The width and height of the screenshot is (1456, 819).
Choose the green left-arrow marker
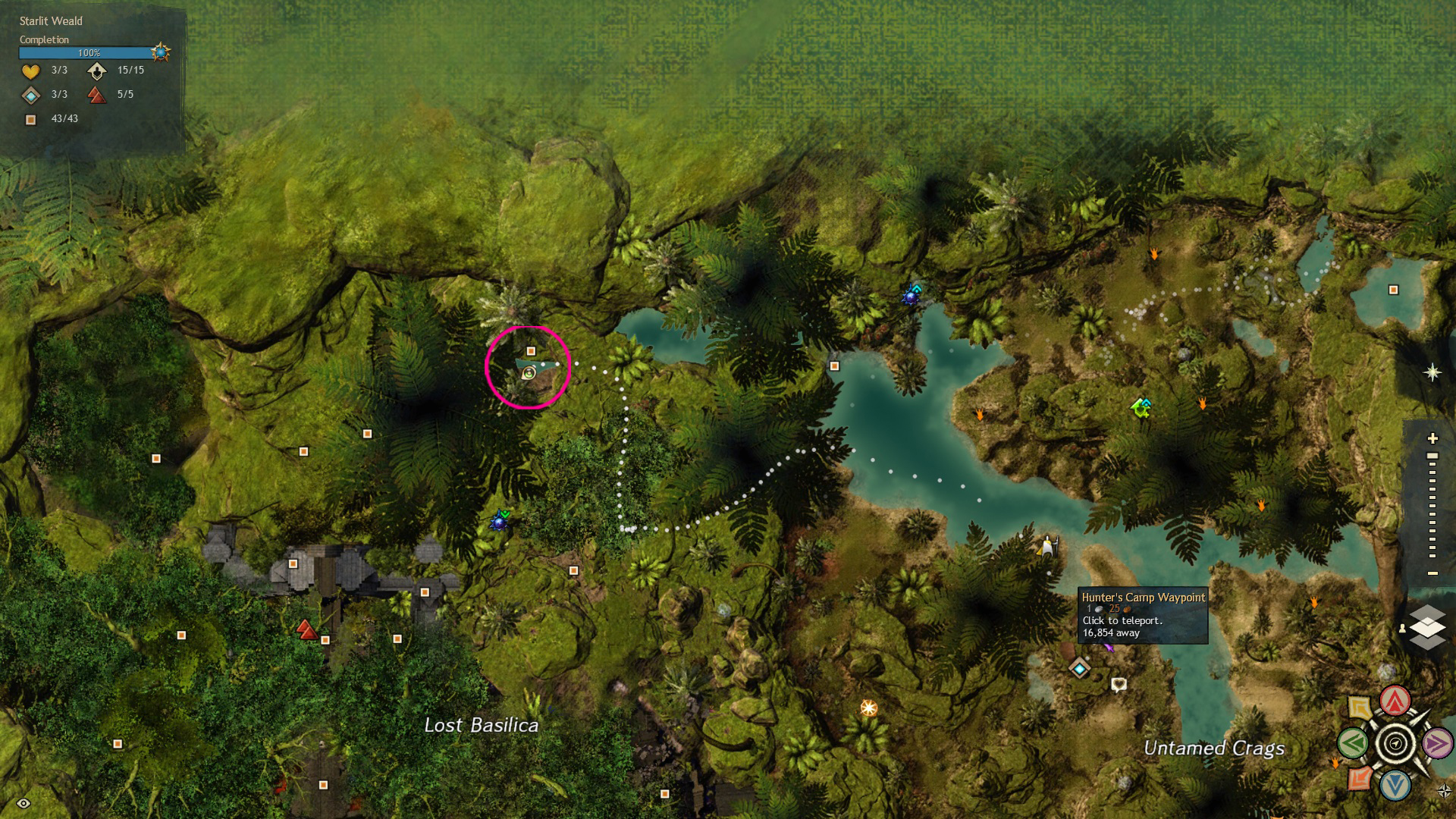point(1354,743)
